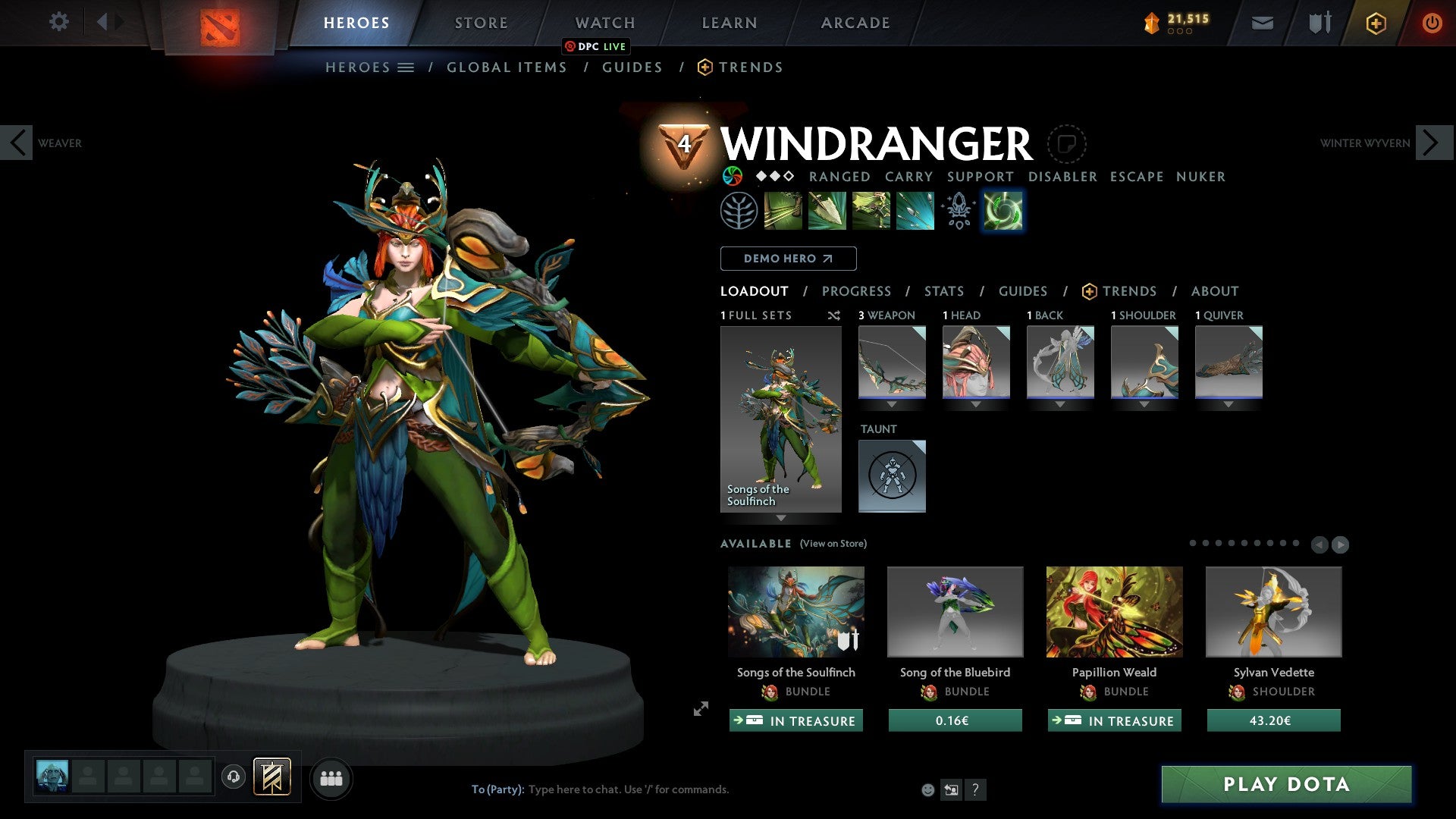1456x819 pixels.
Task: Click the shuffle icon beside Full Sets
Action: pyautogui.click(x=834, y=315)
